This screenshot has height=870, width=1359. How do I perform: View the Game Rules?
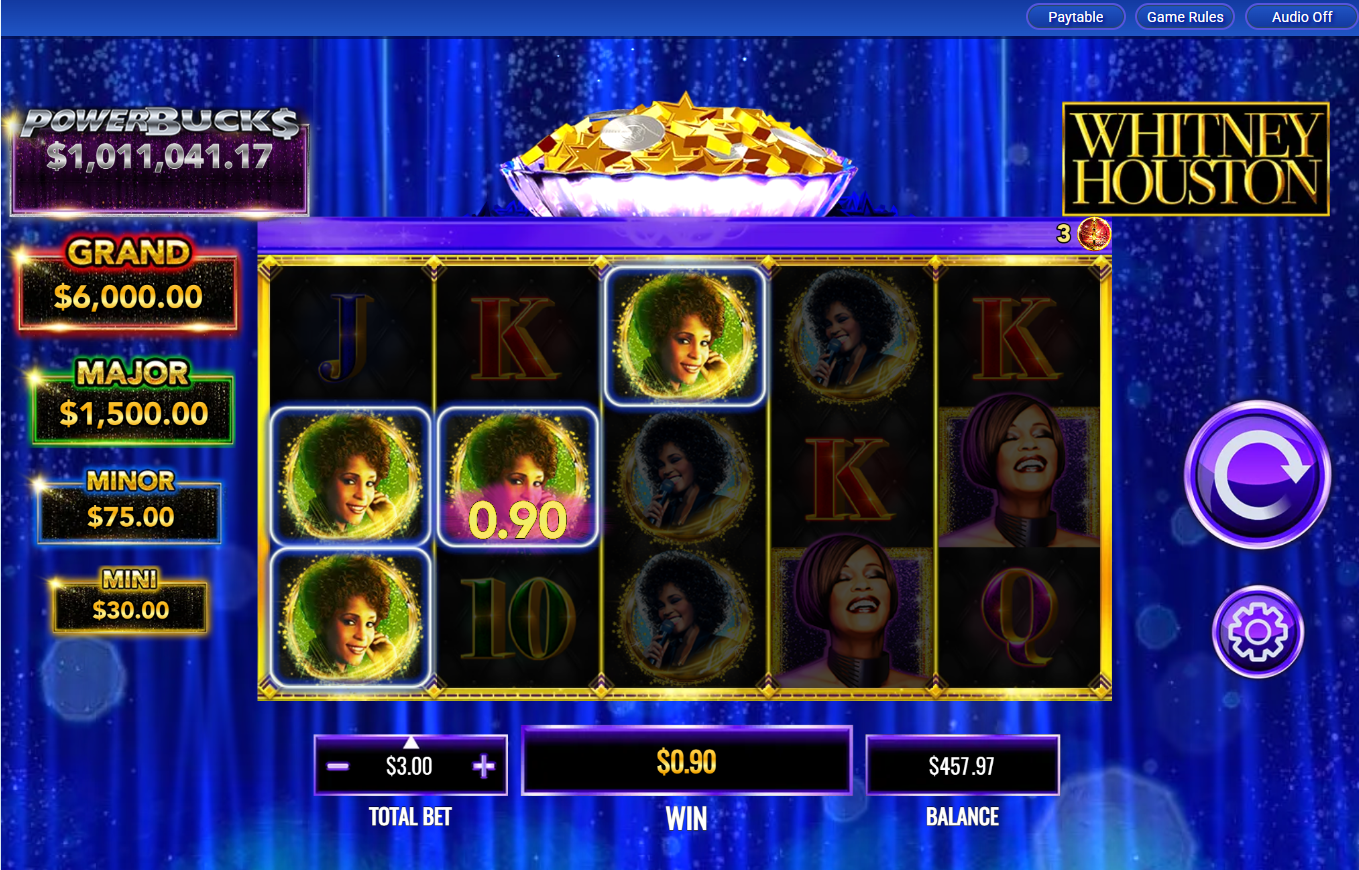1185,16
